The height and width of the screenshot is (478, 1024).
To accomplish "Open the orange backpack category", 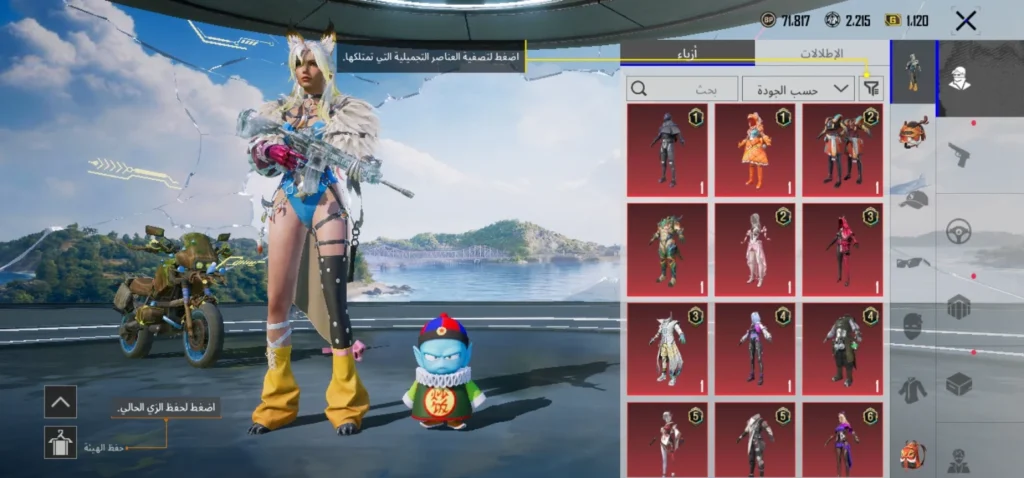I will coord(912,453).
